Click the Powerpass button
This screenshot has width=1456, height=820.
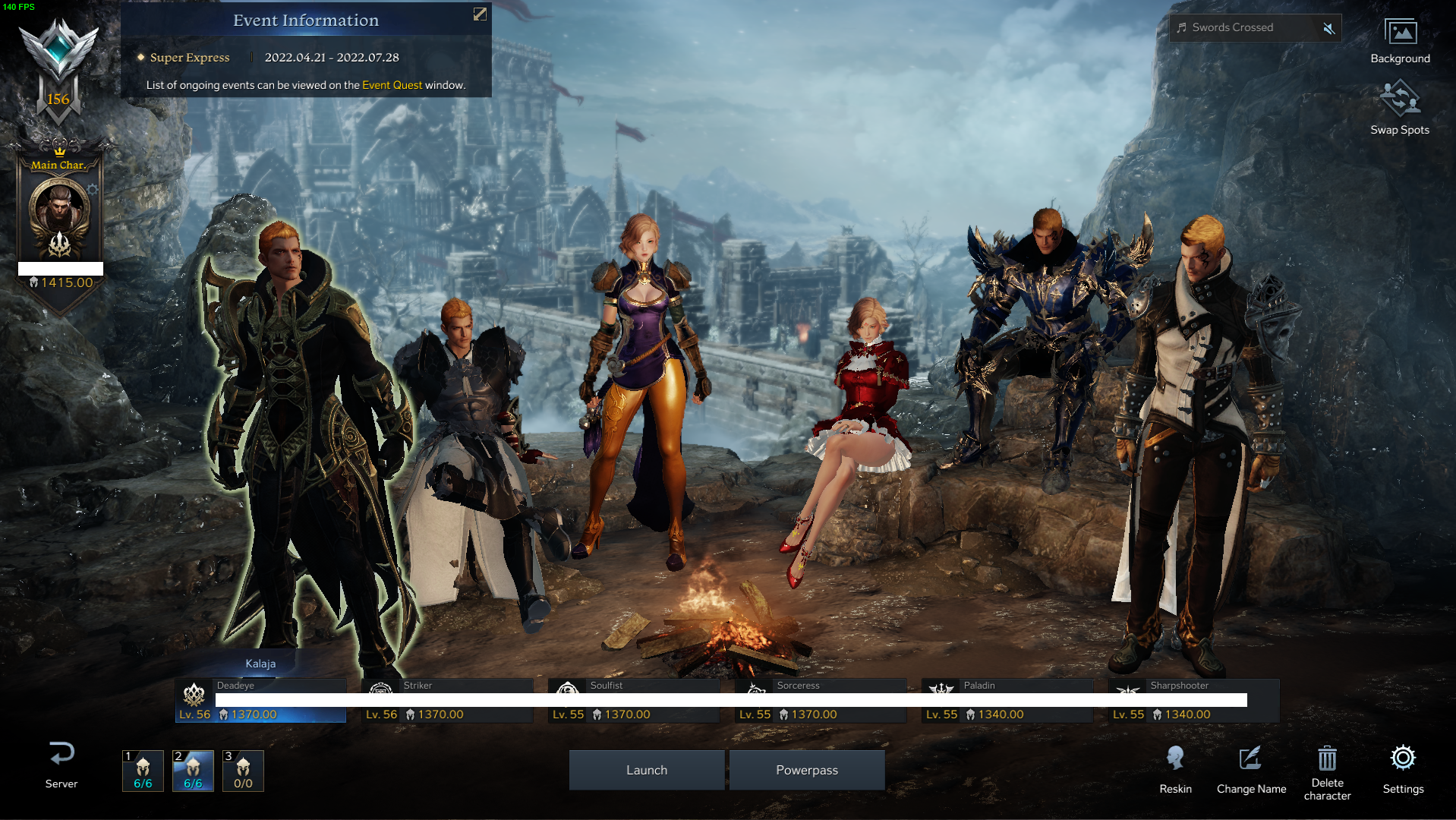(807, 769)
